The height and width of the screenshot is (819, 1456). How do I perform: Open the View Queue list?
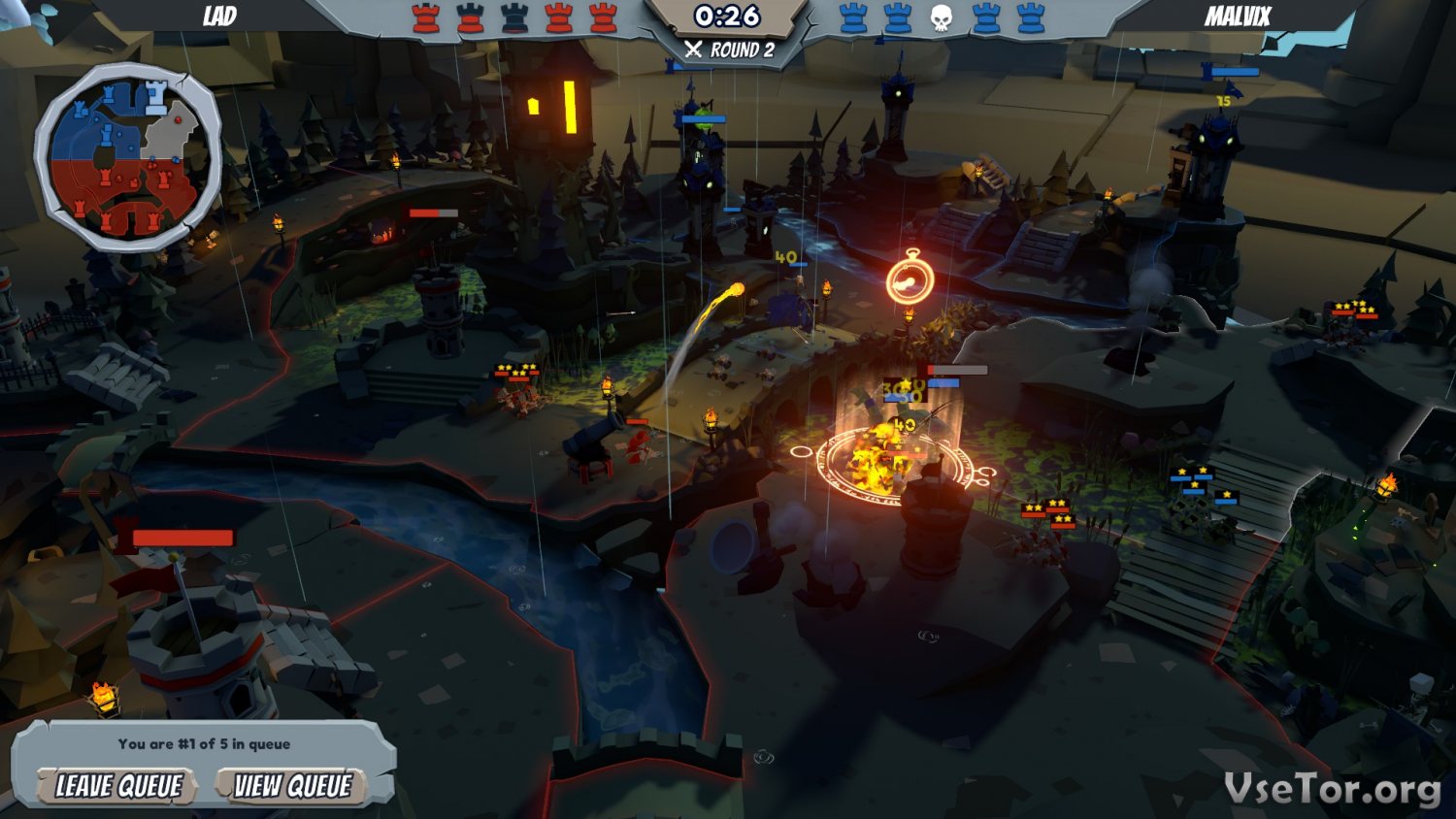[x=292, y=786]
